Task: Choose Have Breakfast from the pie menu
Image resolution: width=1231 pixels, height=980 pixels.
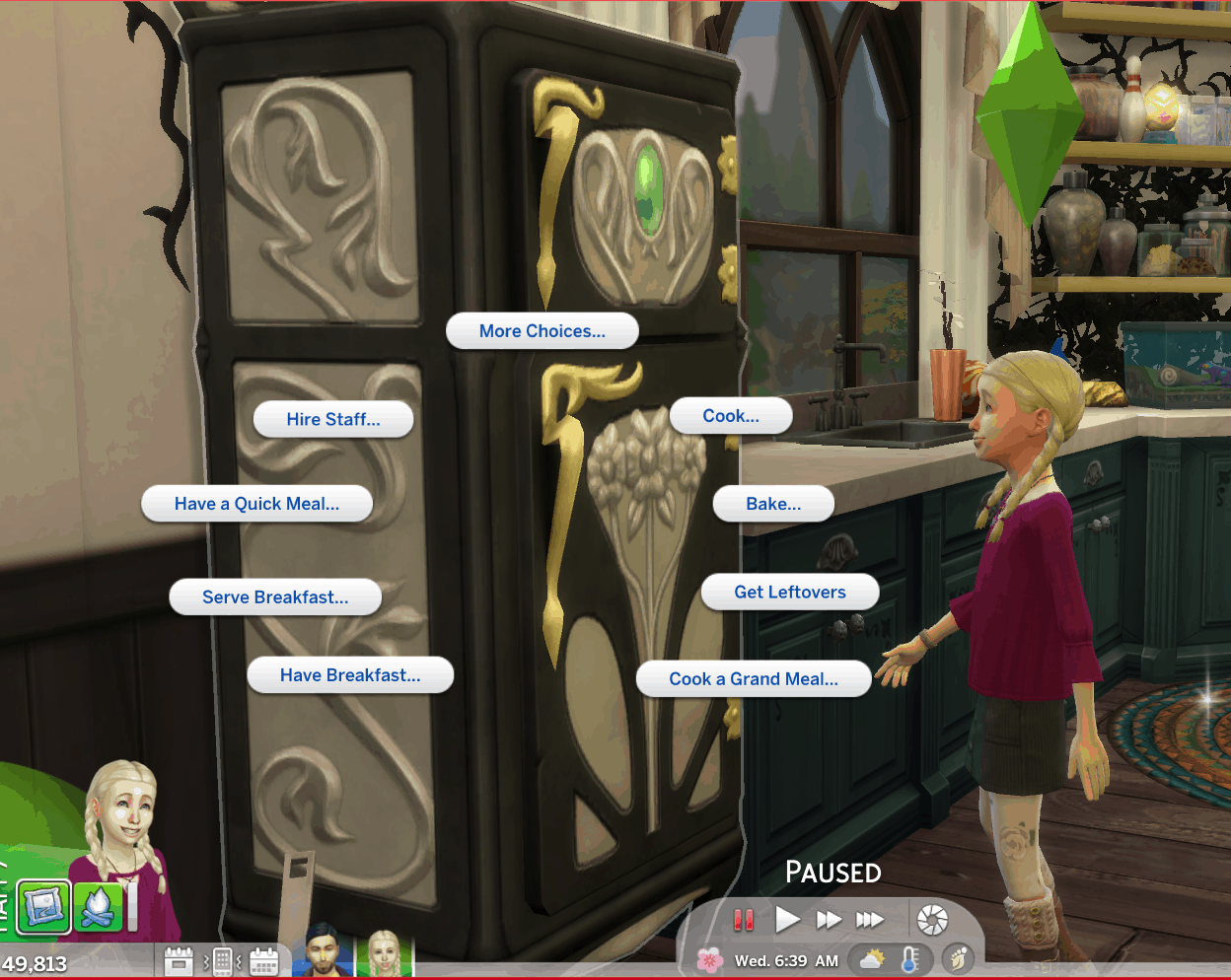Action: 350,675
